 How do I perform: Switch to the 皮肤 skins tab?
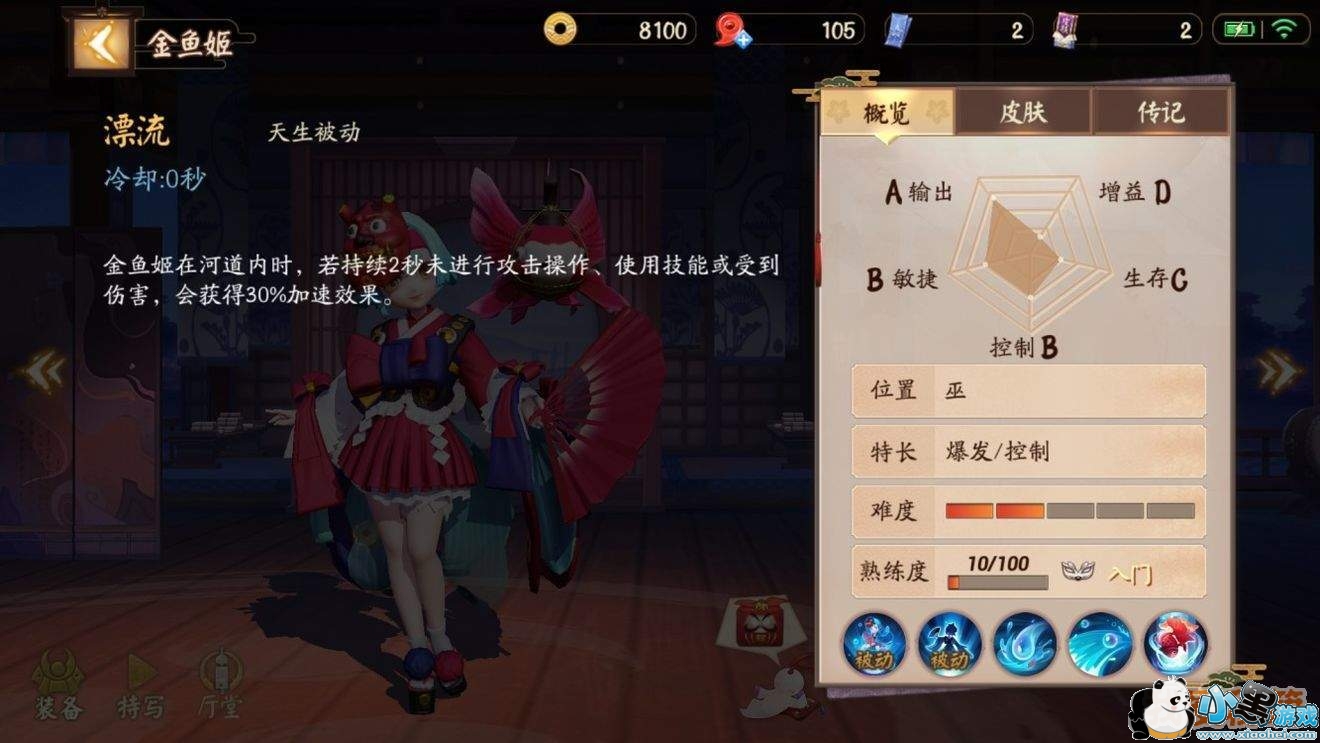coord(1022,113)
